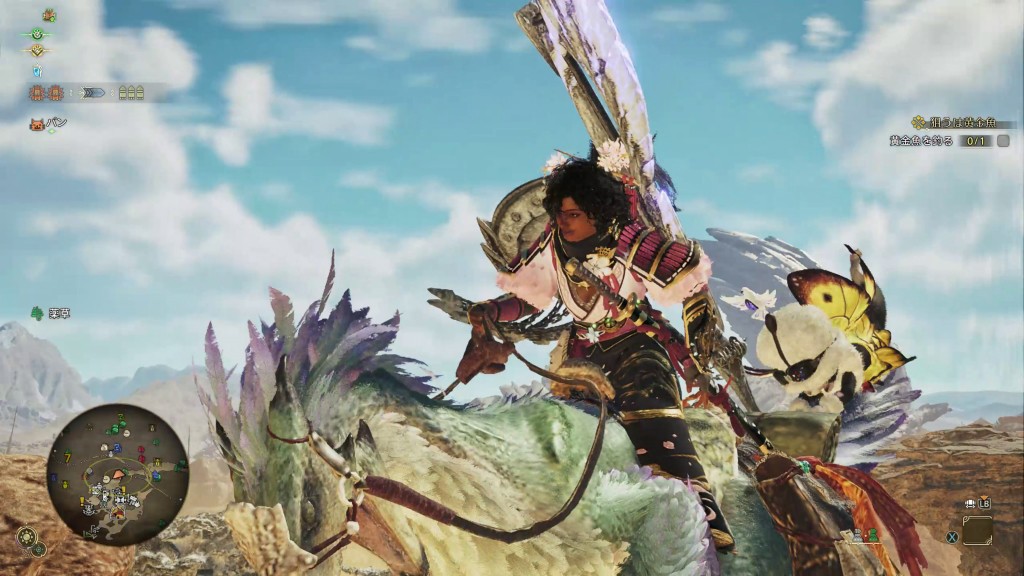Click the Seikret mount status icon
The width and height of the screenshot is (1024, 576).
coord(48,15)
